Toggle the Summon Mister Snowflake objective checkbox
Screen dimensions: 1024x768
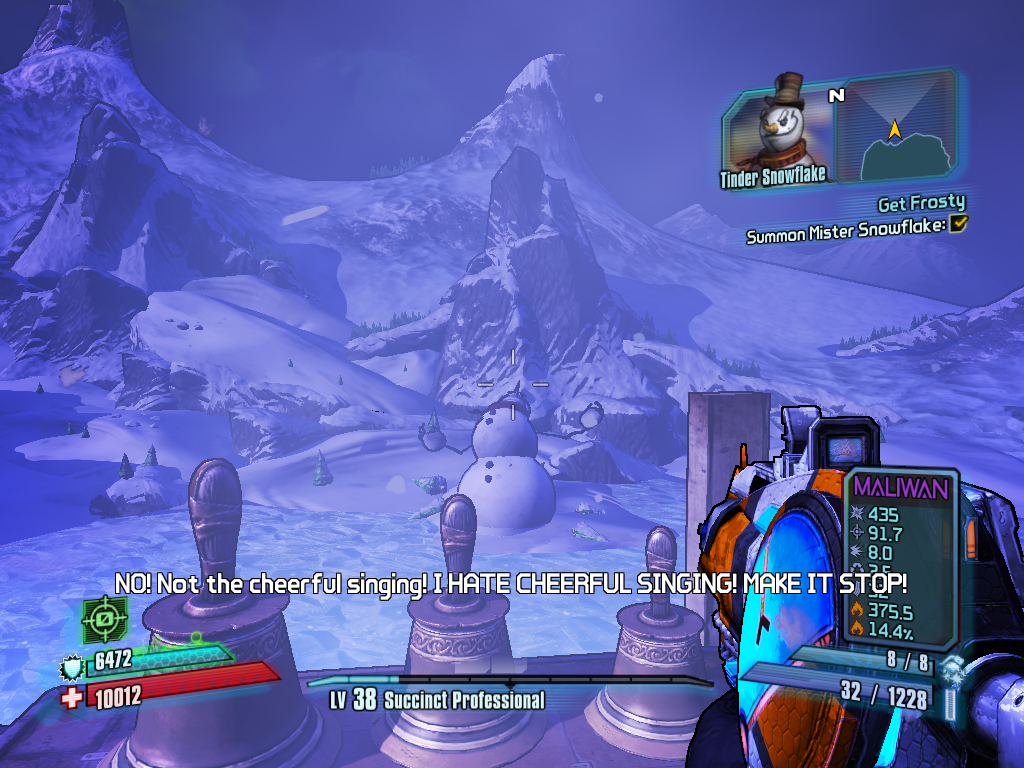[x=958, y=225]
